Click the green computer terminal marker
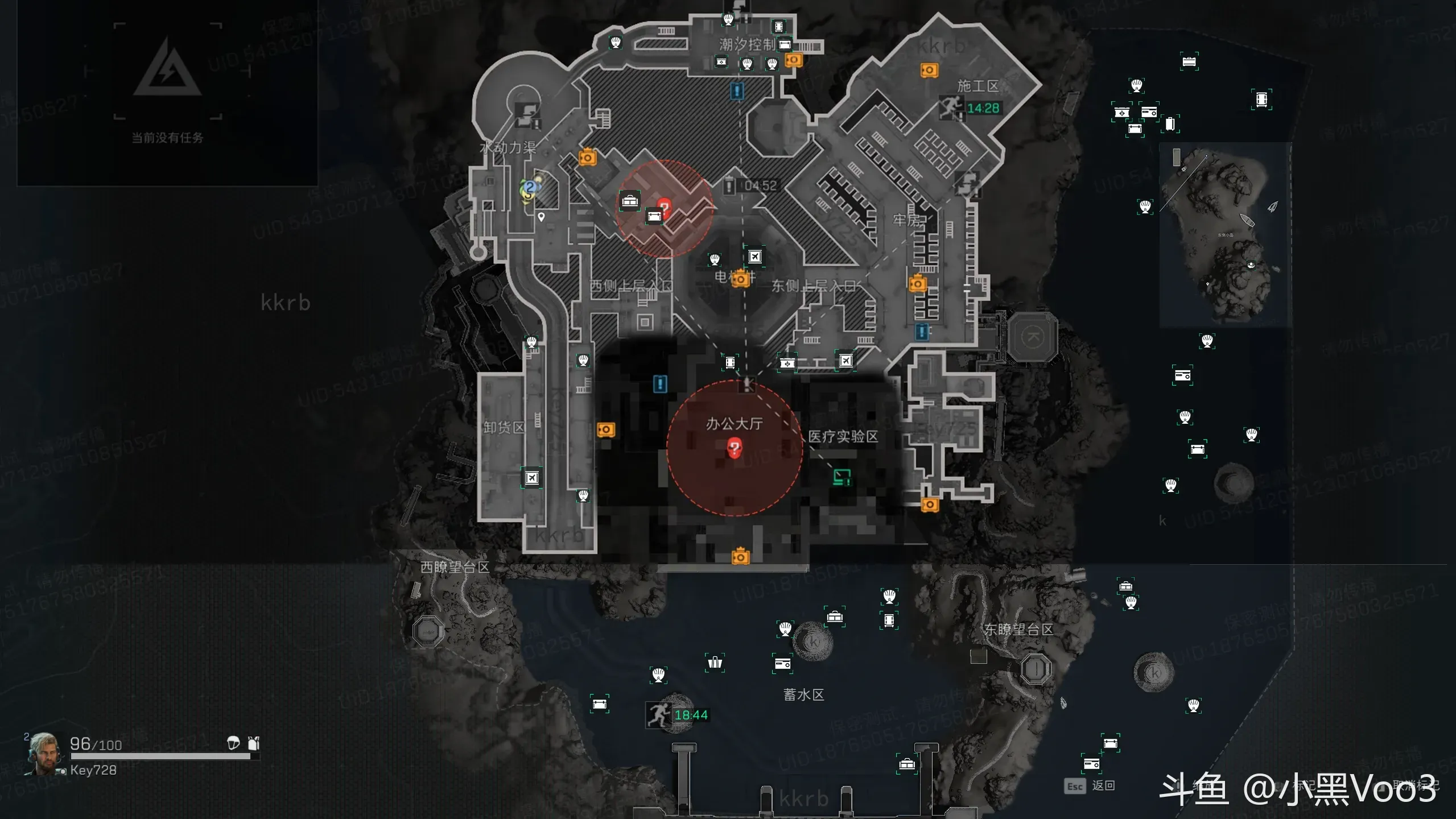 click(842, 477)
